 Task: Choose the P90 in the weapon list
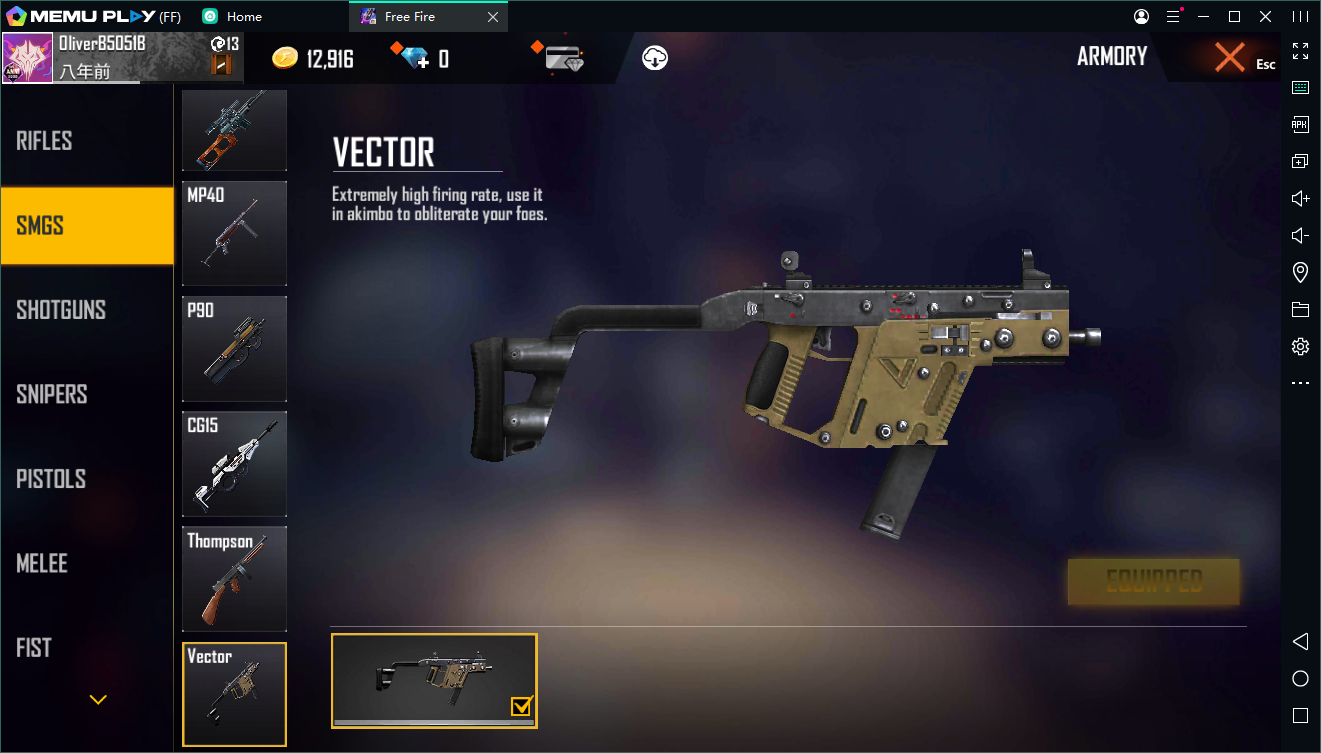point(234,348)
